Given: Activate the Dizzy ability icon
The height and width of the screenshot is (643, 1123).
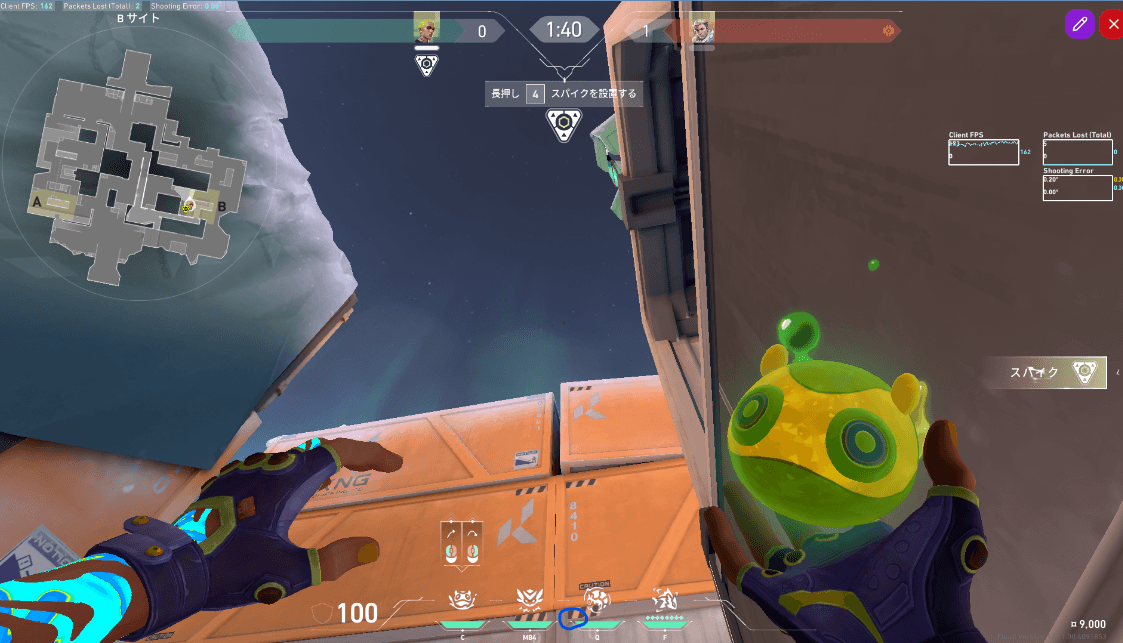Looking at the screenshot, I should pyautogui.click(x=527, y=602).
